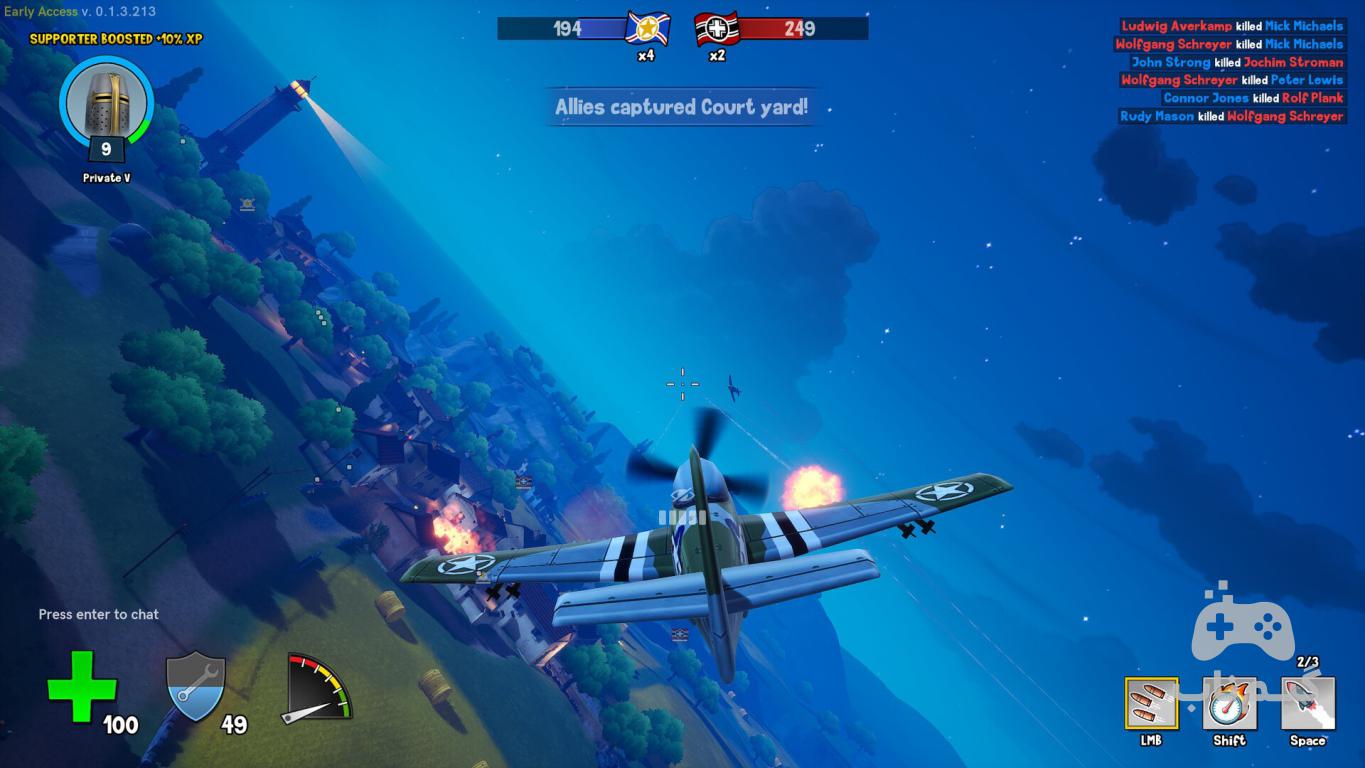Image resolution: width=1365 pixels, height=768 pixels.
Task: Fire the rocket ability icon
Action: tap(1308, 704)
